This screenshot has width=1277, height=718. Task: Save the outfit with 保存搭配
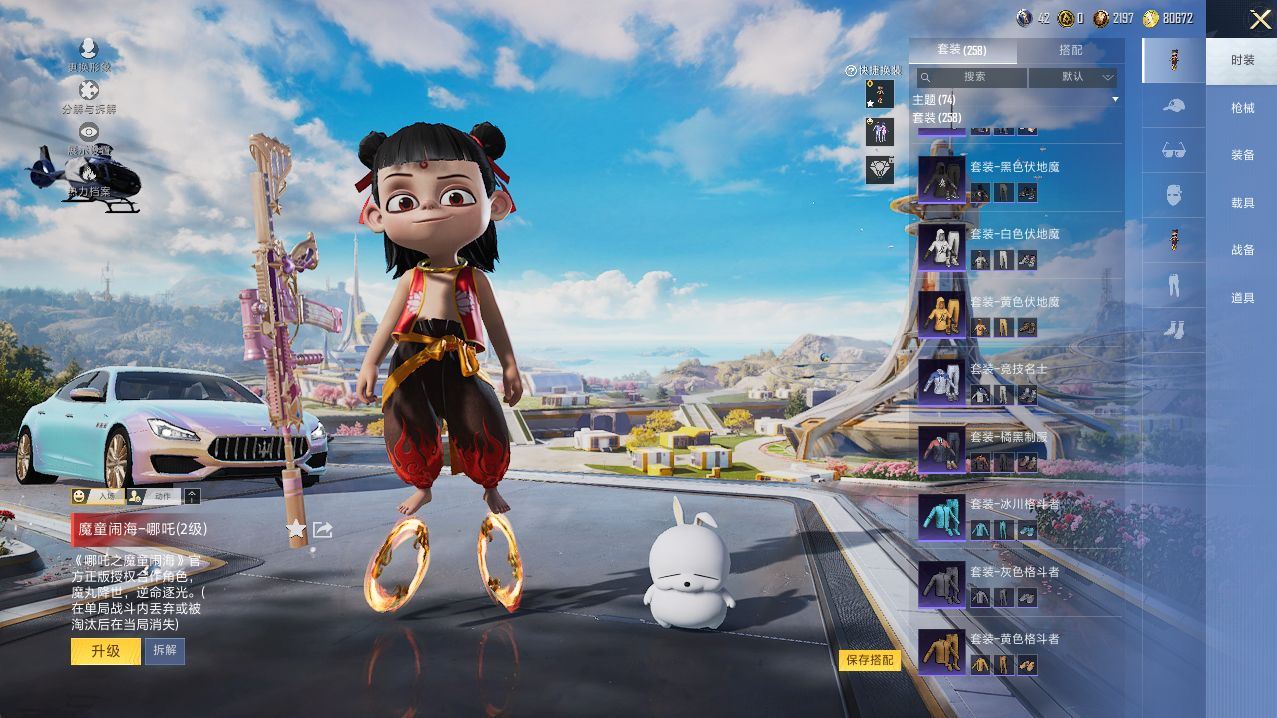[x=869, y=660]
